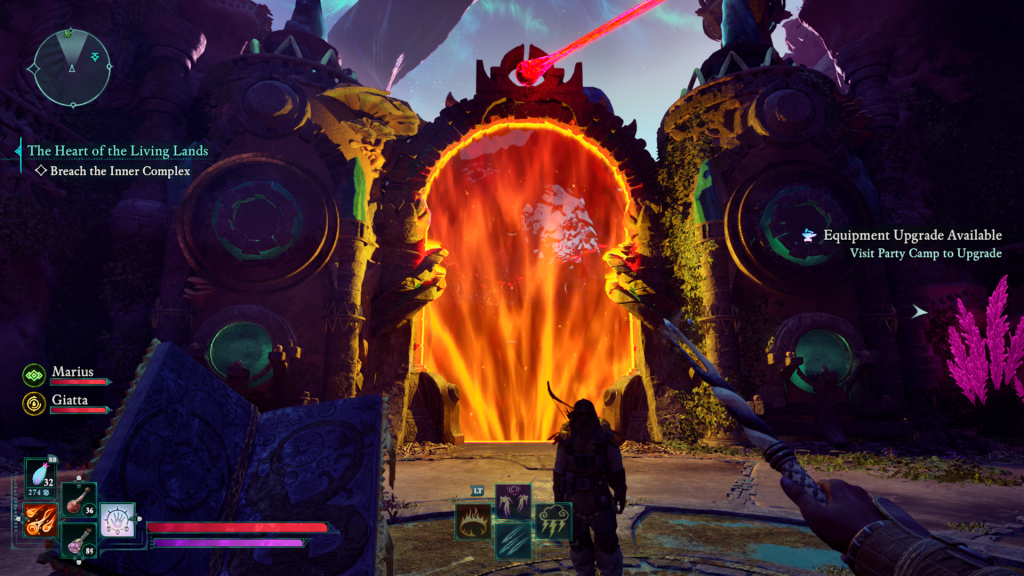Screen dimensions: 1024x576
Task: Select companion Giatta's portrait icon
Action: click(x=34, y=403)
